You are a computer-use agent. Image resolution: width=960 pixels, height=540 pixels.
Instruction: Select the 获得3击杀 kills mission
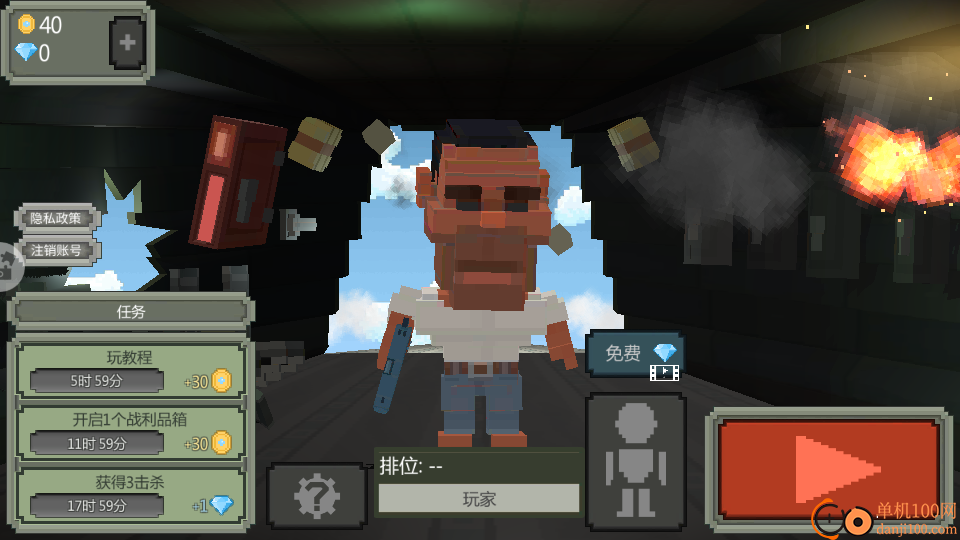pyautogui.click(x=130, y=495)
